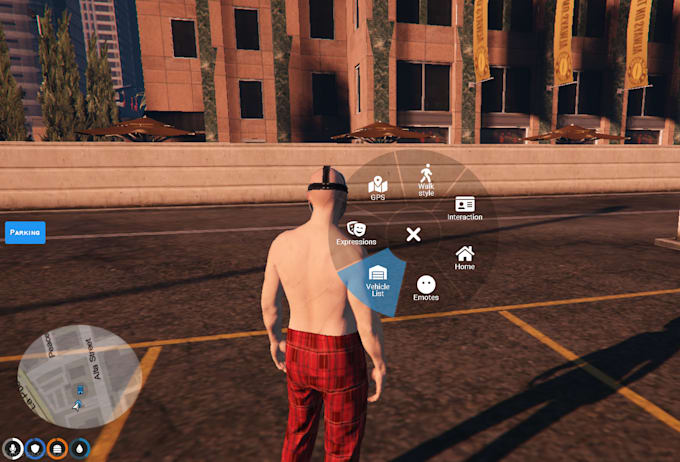Screen dimensions: 680x462
Task: Close the radial menu with the X
Action: pos(413,234)
